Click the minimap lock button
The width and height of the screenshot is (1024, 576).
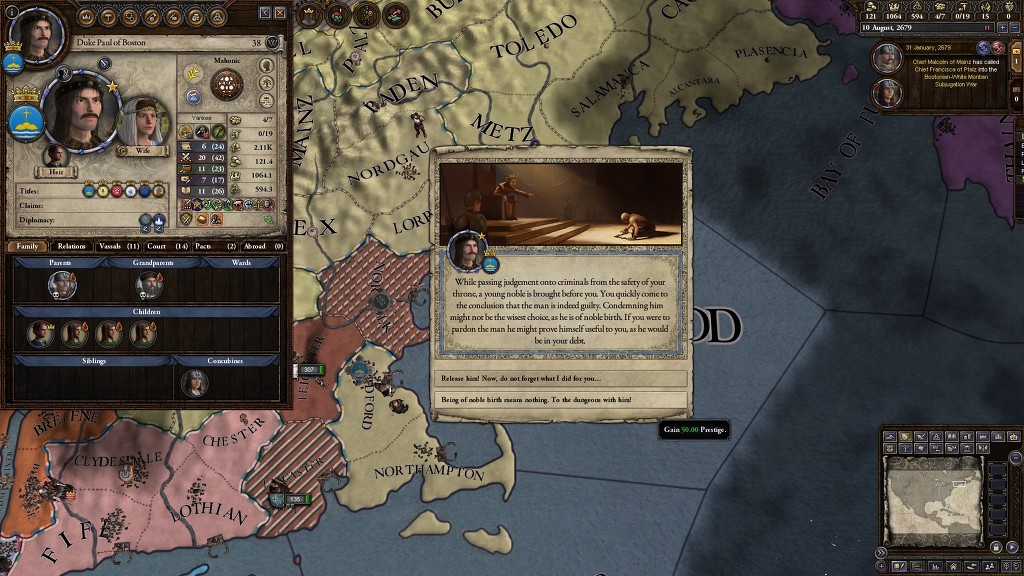coord(996,549)
